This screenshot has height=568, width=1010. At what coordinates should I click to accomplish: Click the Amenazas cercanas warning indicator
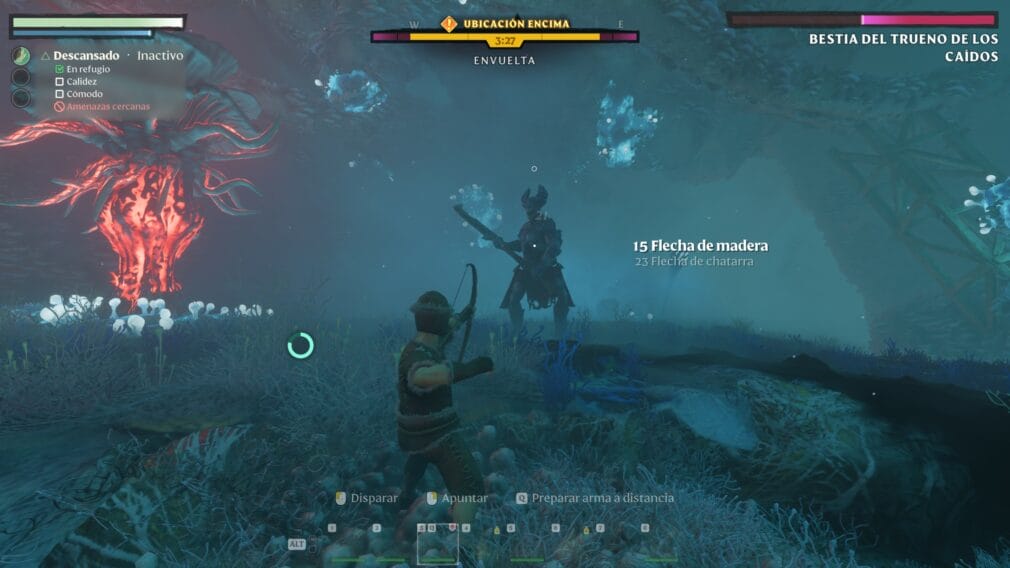pos(59,106)
